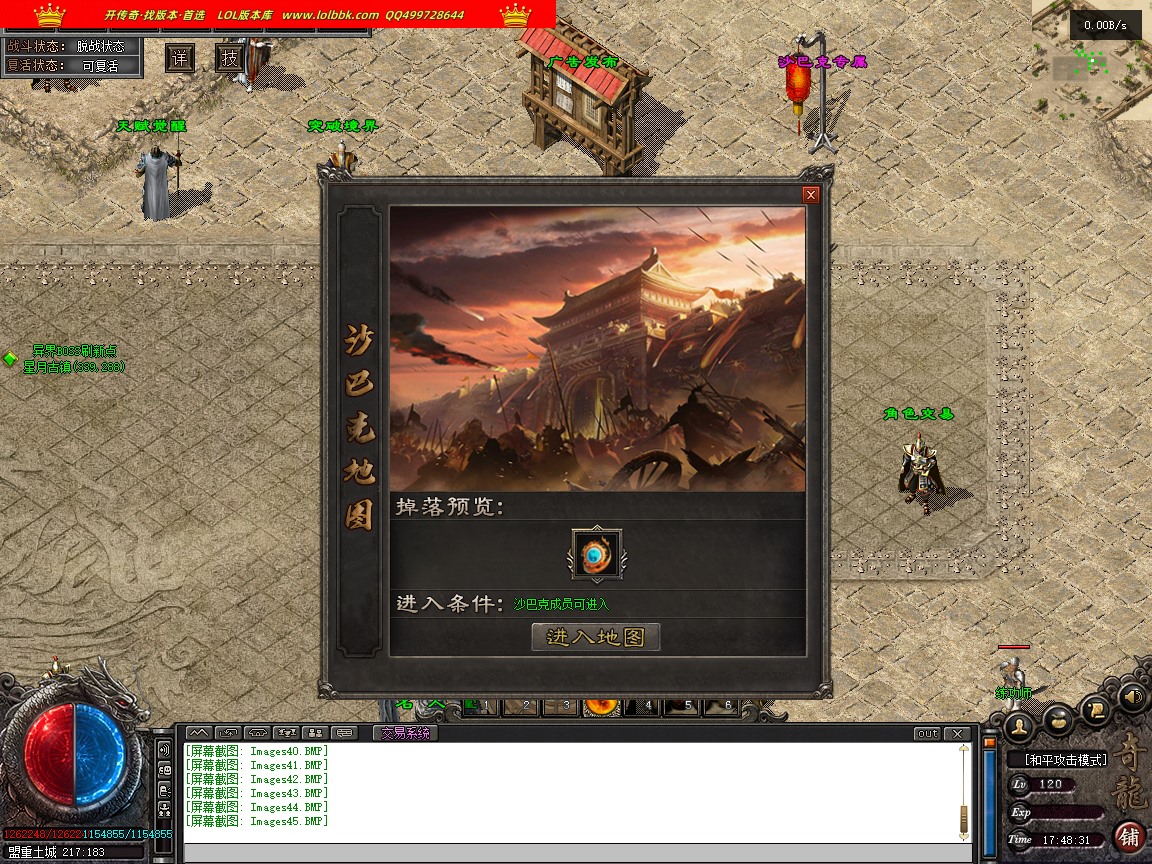Open the 详 details button

(179, 58)
